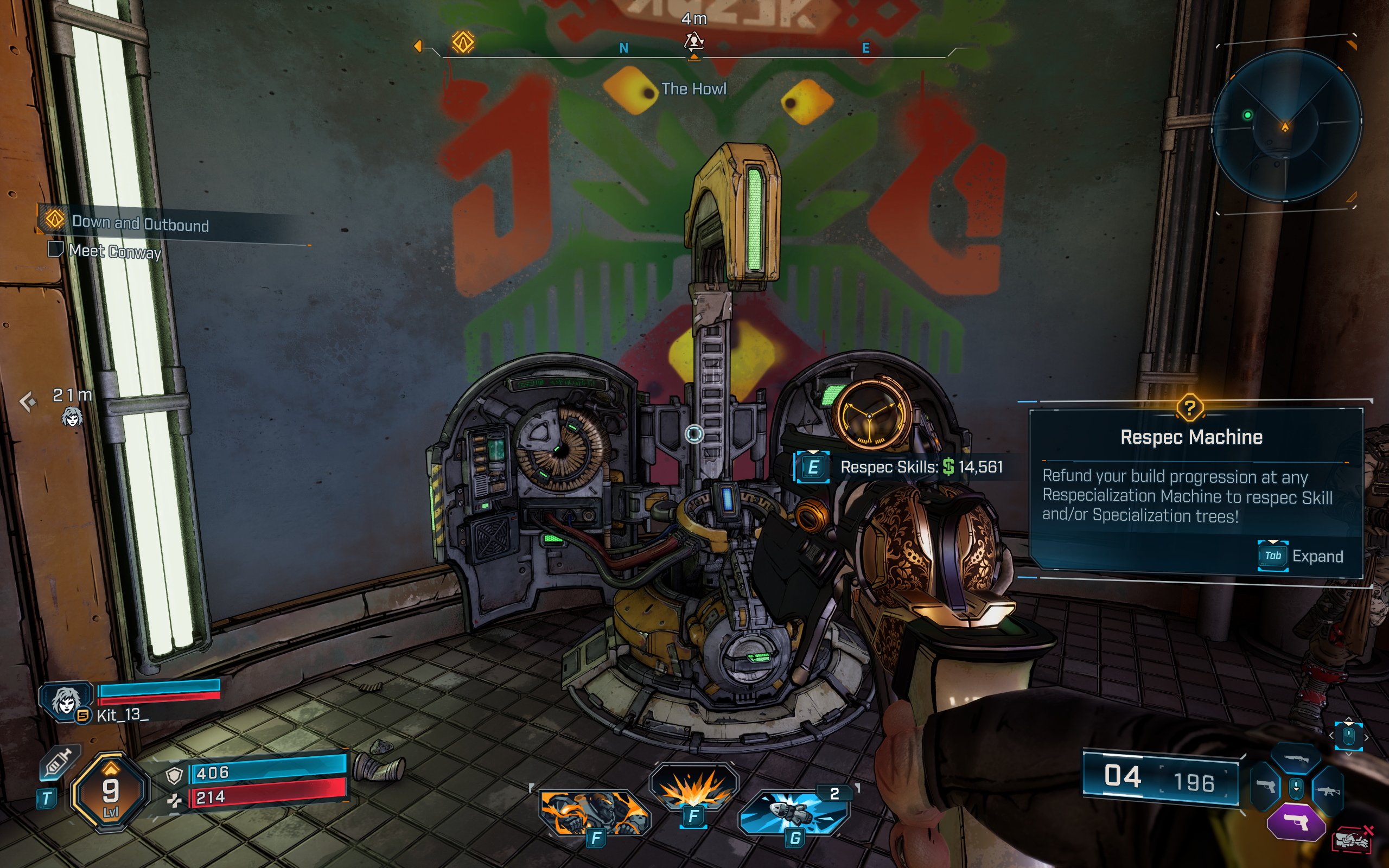Image resolution: width=1389 pixels, height=868 pixels.
Task: Select the purple highlighted pistol weapon slot
Action: coord(1296,822)
